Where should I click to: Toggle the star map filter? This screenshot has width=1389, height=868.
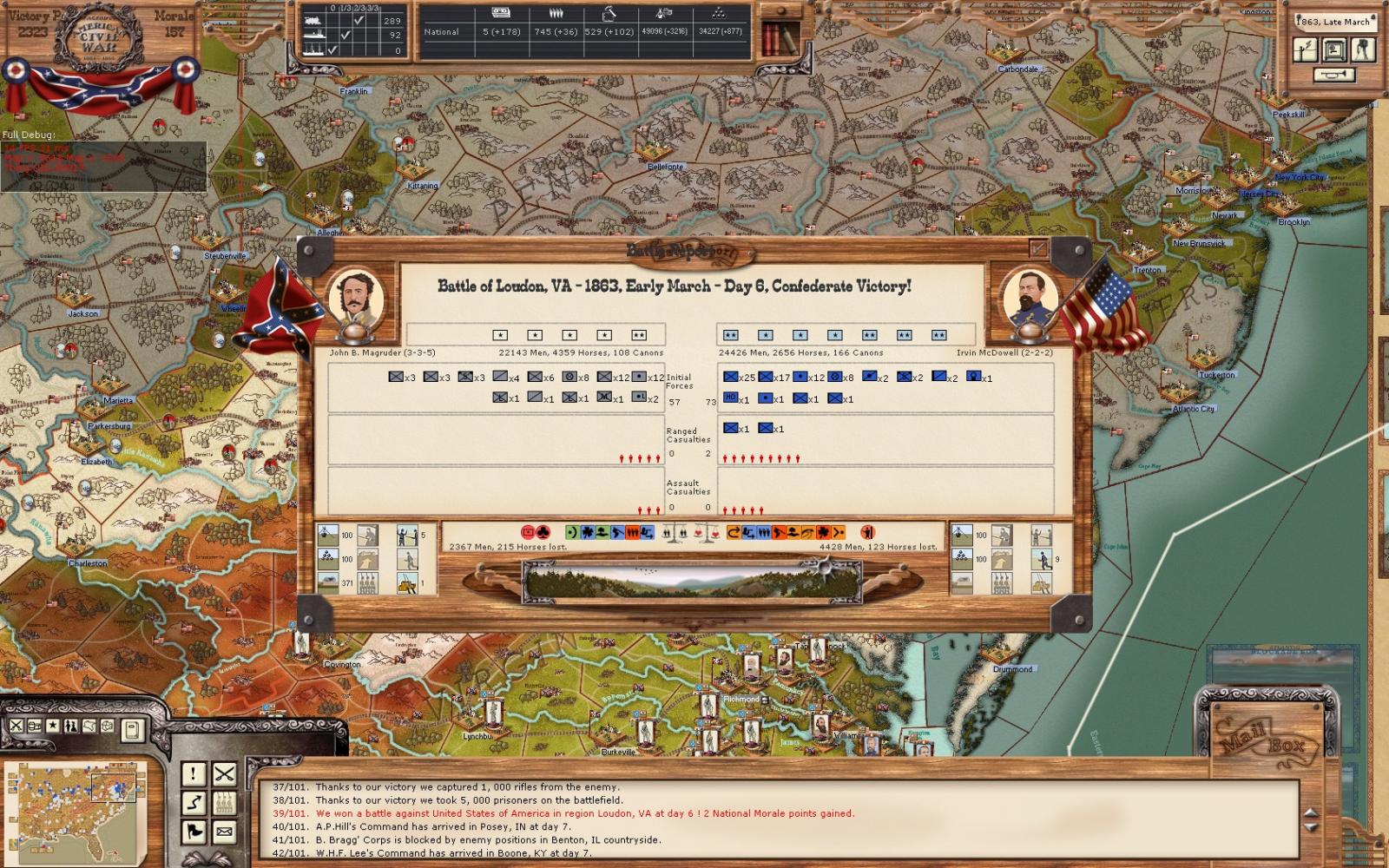coord(54,726)
